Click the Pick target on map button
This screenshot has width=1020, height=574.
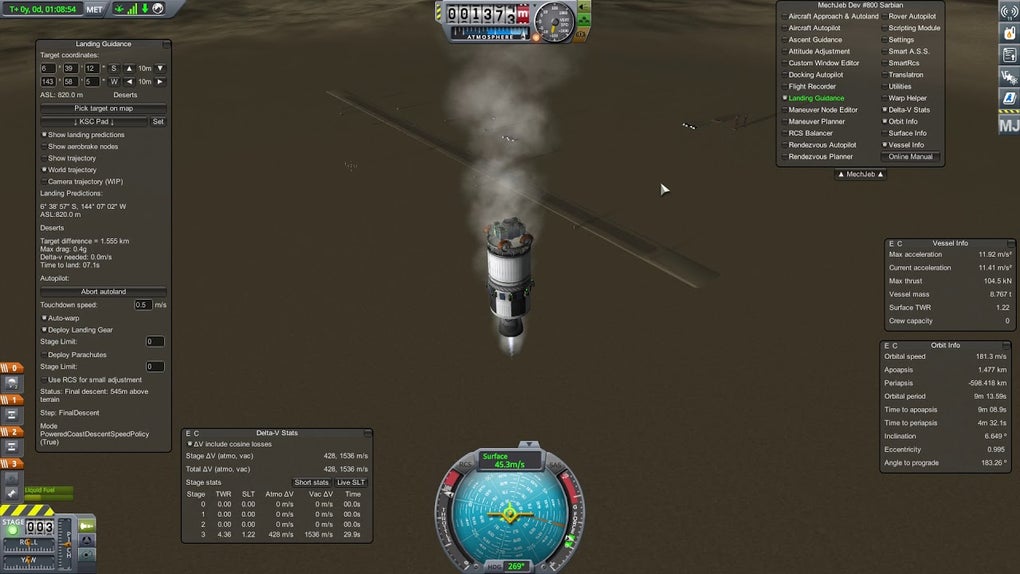tap(103, 108)
